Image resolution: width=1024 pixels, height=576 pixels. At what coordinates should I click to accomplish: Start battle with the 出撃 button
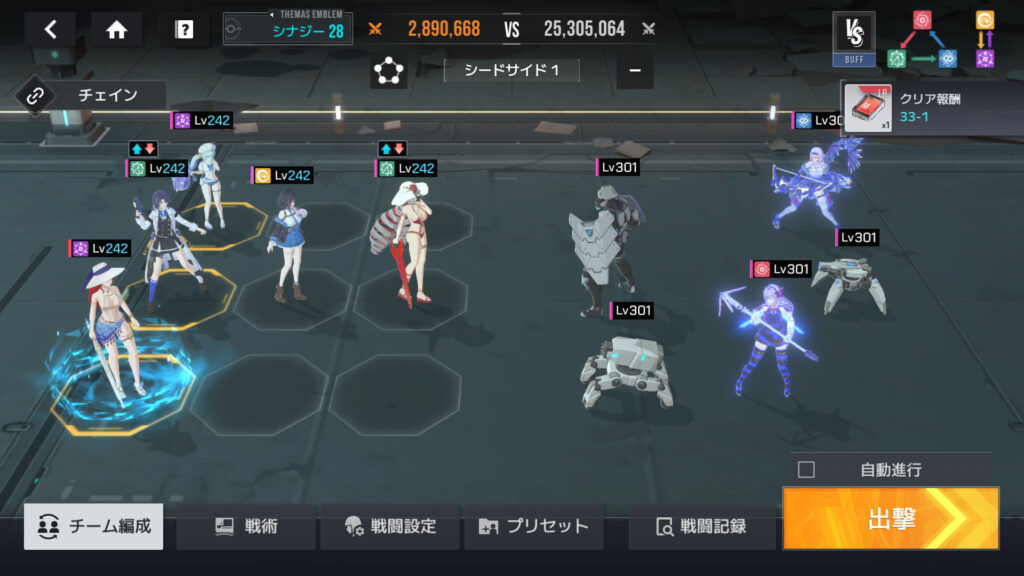click(x=890, y=518)
